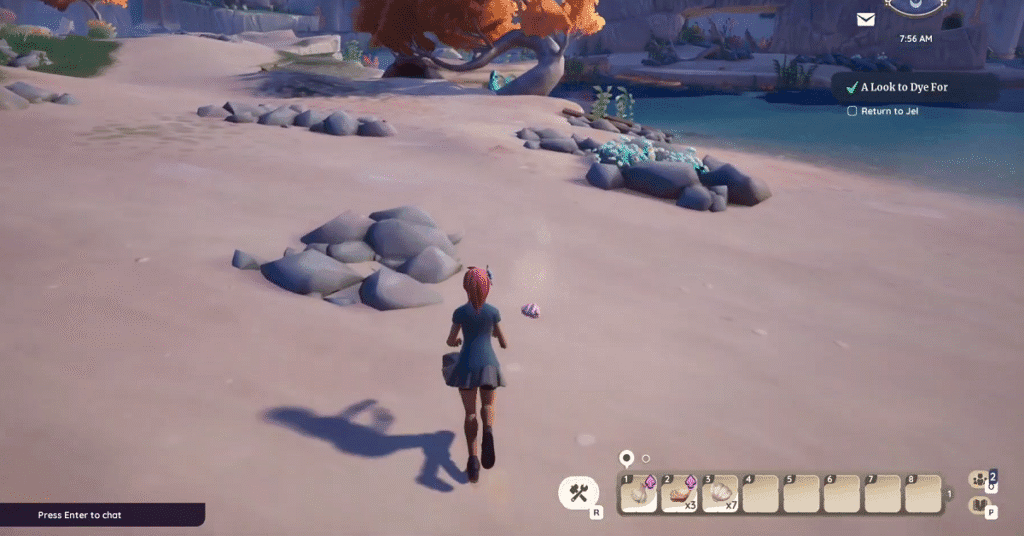
Task: Open the friends social icon
Action: (x=980, y=479)
